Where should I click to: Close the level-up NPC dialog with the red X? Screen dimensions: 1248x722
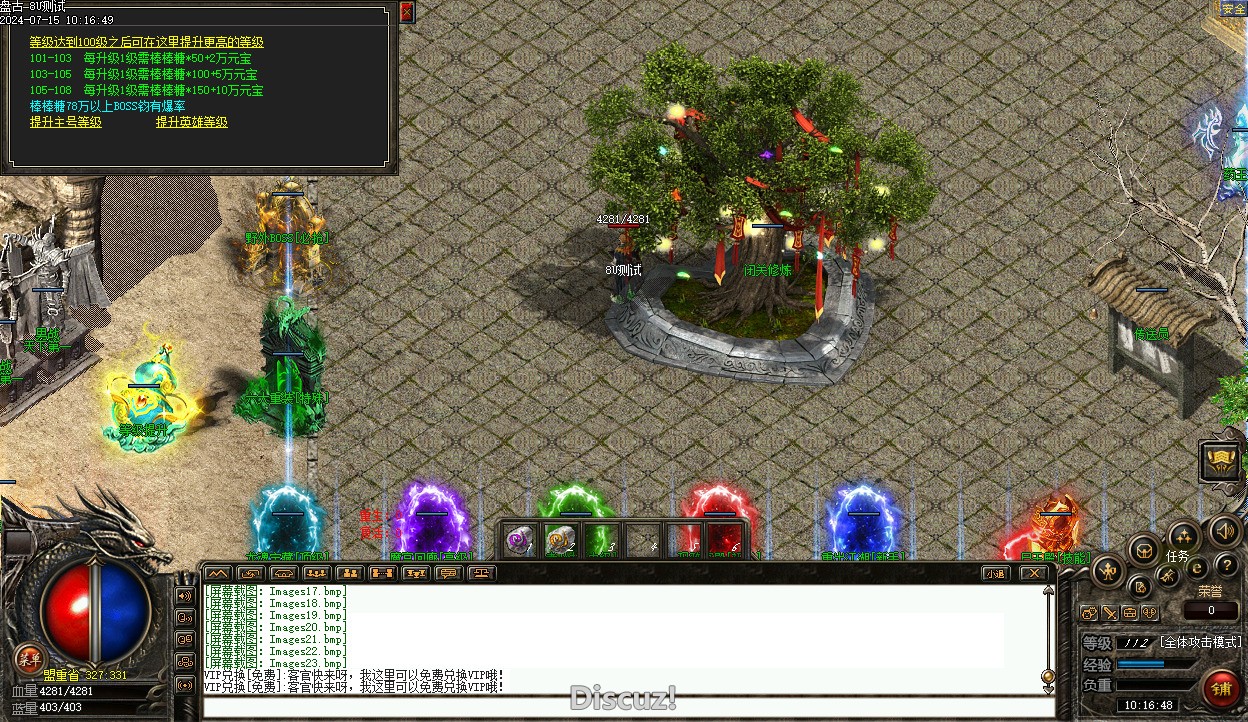406,12
